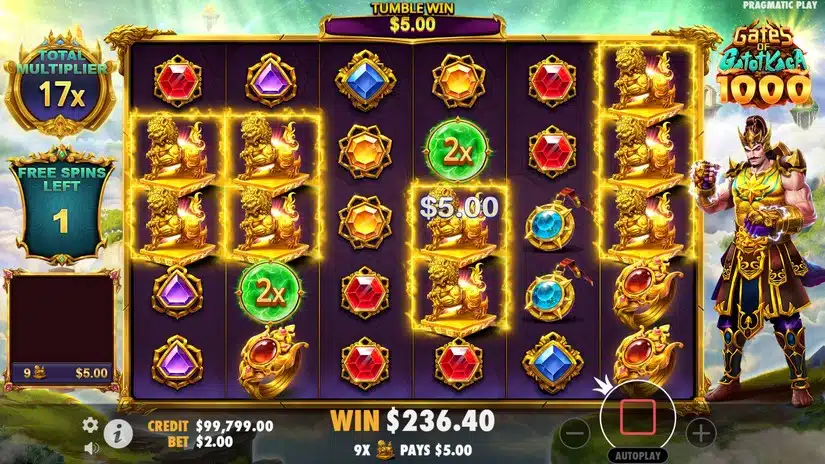Decrease the bet with the minus button

pyautogui.click(x=574, y=433)
